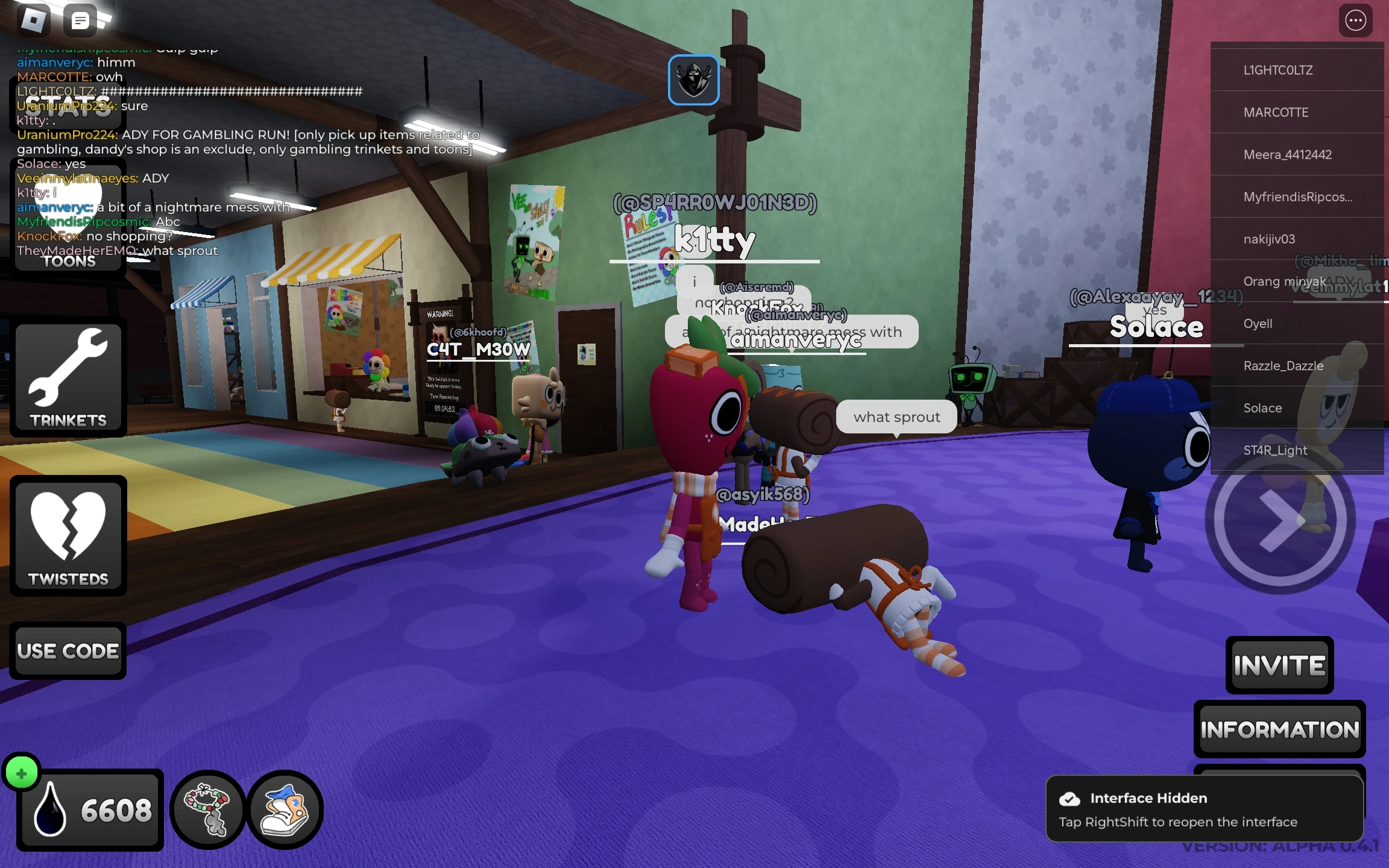Screen dimensions: 1389x868
Task: Open the INFORMATION panel
Action: click(1279, 729)
